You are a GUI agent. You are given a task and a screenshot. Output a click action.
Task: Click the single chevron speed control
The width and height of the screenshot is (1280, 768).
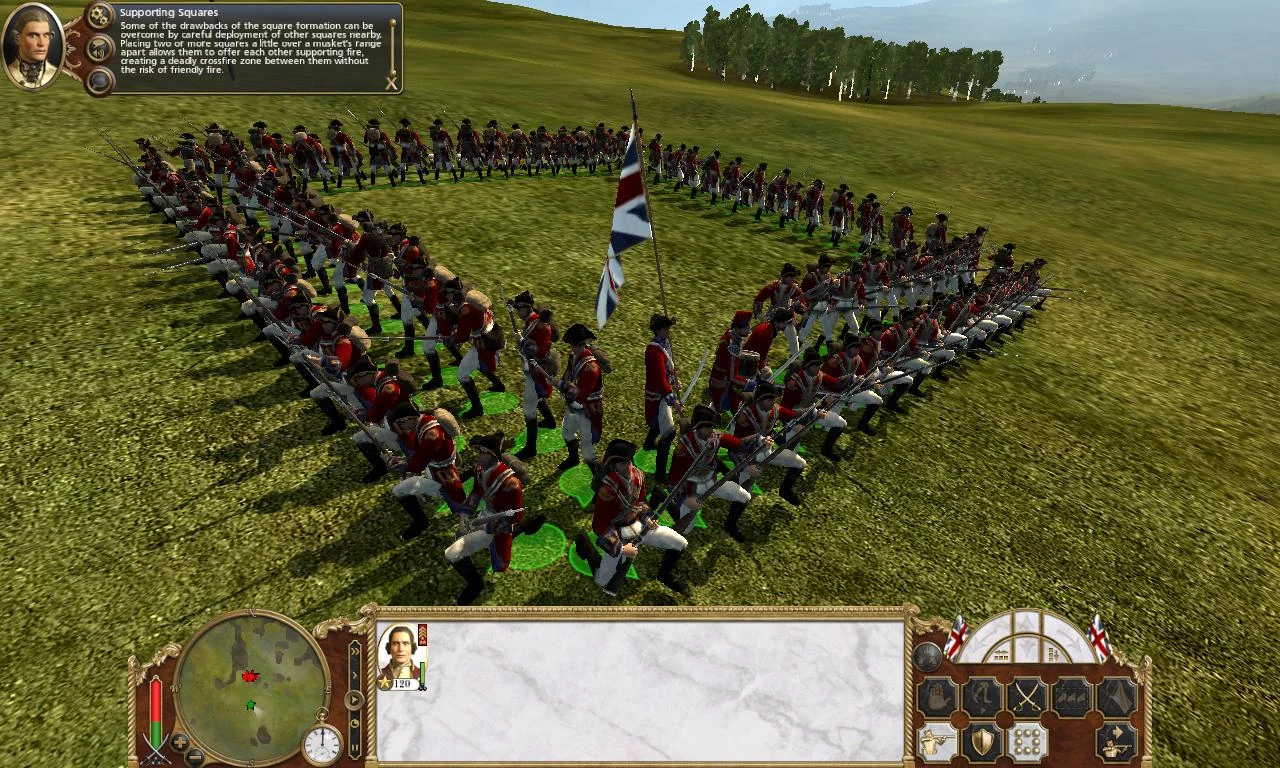click(x=354, y=674)
